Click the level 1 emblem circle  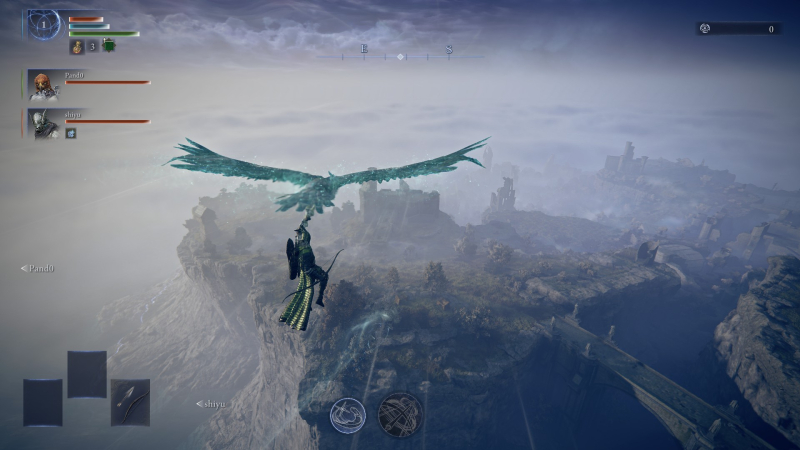44,24
